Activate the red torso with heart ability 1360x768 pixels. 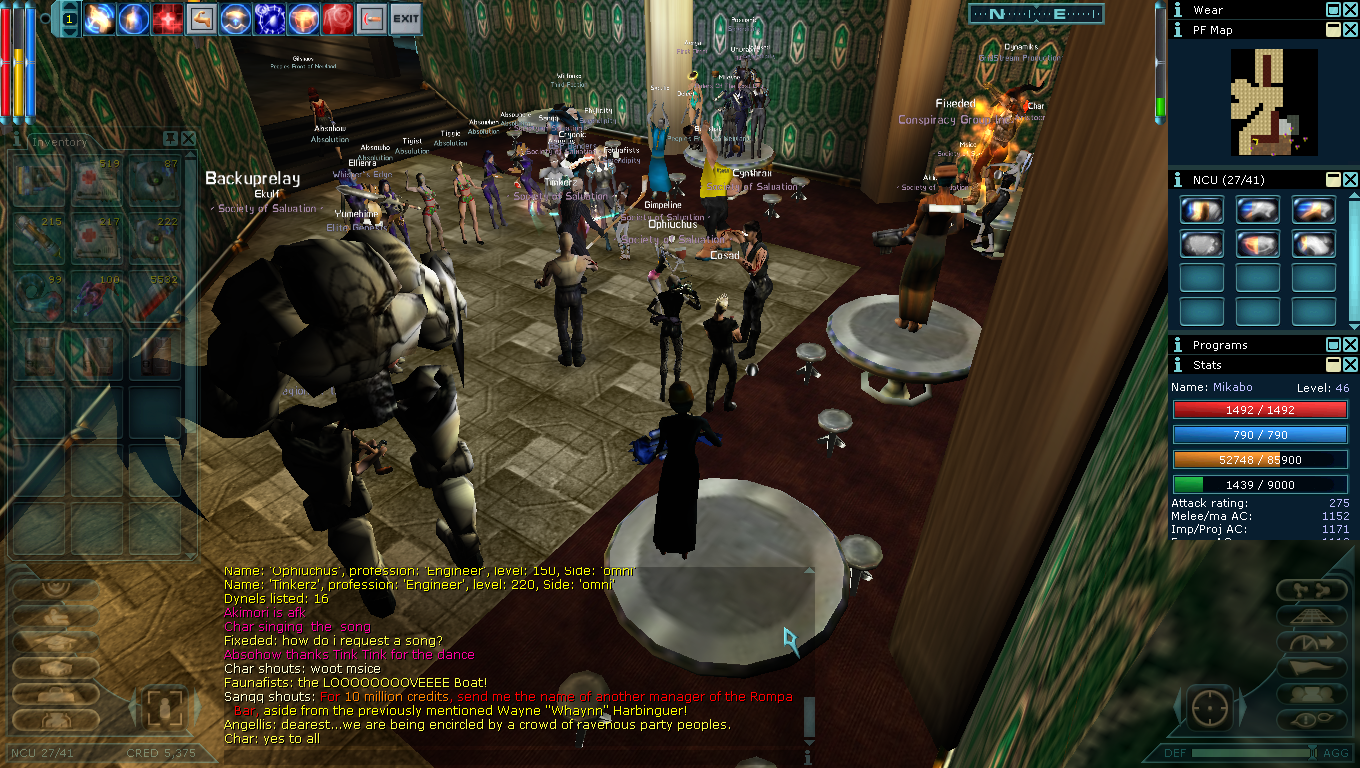(x=337, y=18)
